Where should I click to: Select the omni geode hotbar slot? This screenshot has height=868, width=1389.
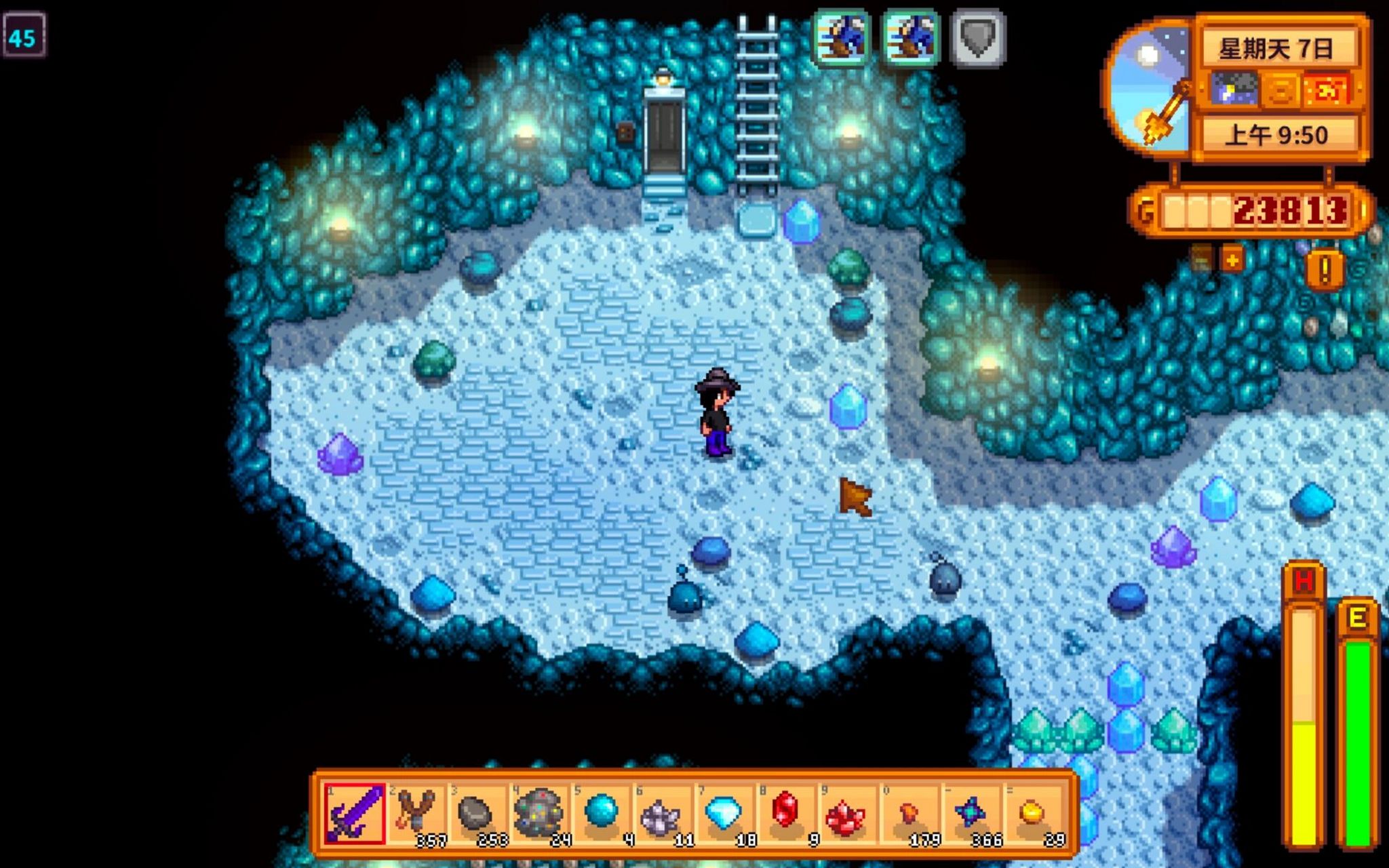tap(539, 814)
